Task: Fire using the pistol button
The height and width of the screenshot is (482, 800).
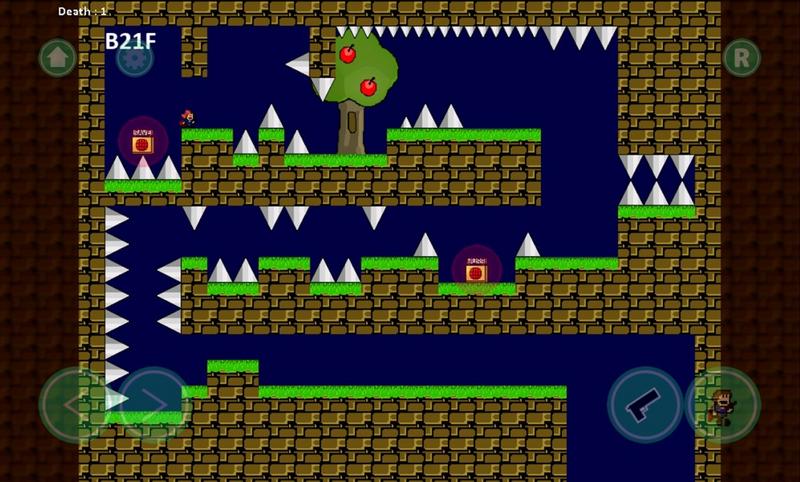Action: 645,405
